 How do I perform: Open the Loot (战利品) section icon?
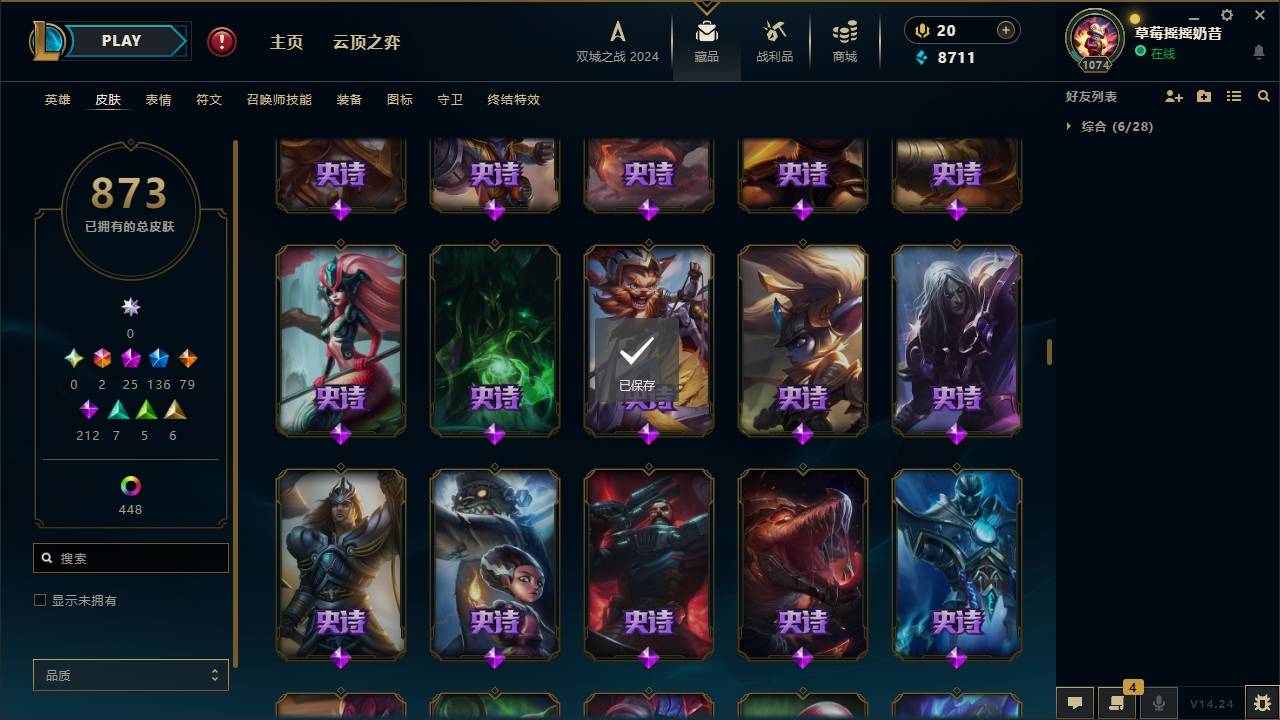pyautogui.click(x=775, y=35)
